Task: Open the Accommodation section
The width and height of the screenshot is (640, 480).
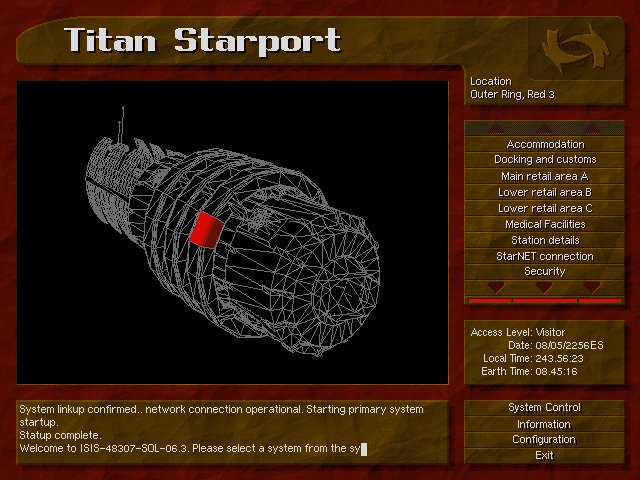Action: point(545,144)
